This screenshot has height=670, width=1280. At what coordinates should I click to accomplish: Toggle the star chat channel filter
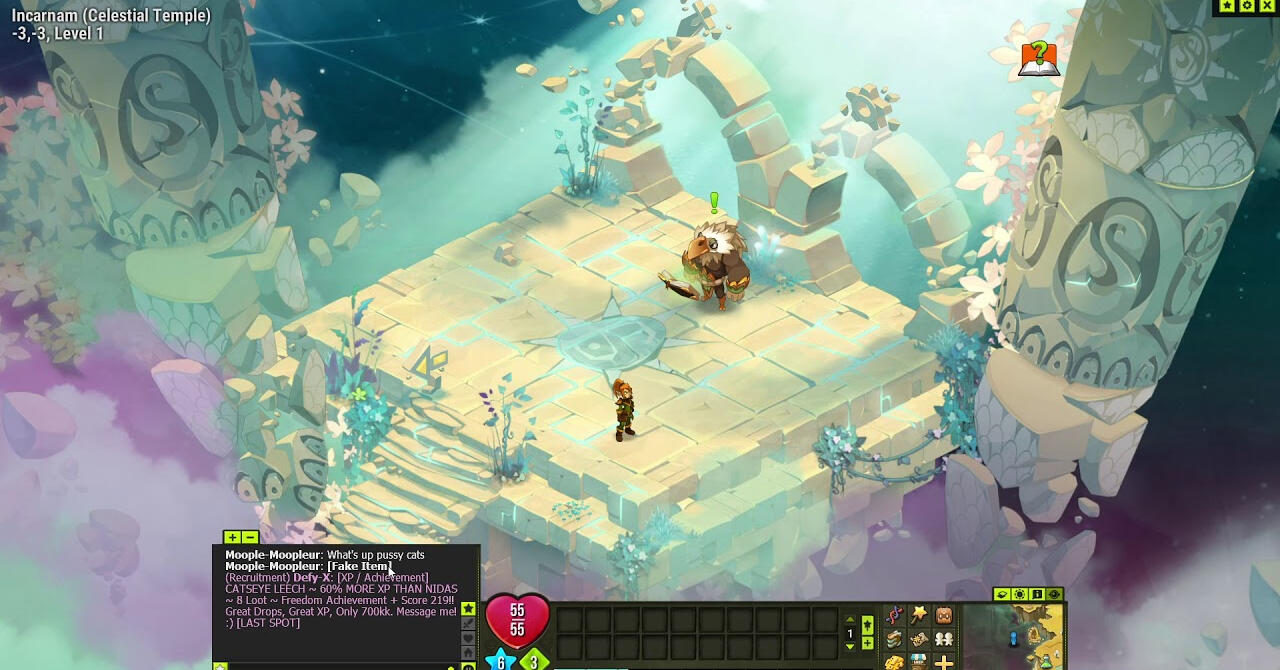pyautogui.click(x=467, y=609)
